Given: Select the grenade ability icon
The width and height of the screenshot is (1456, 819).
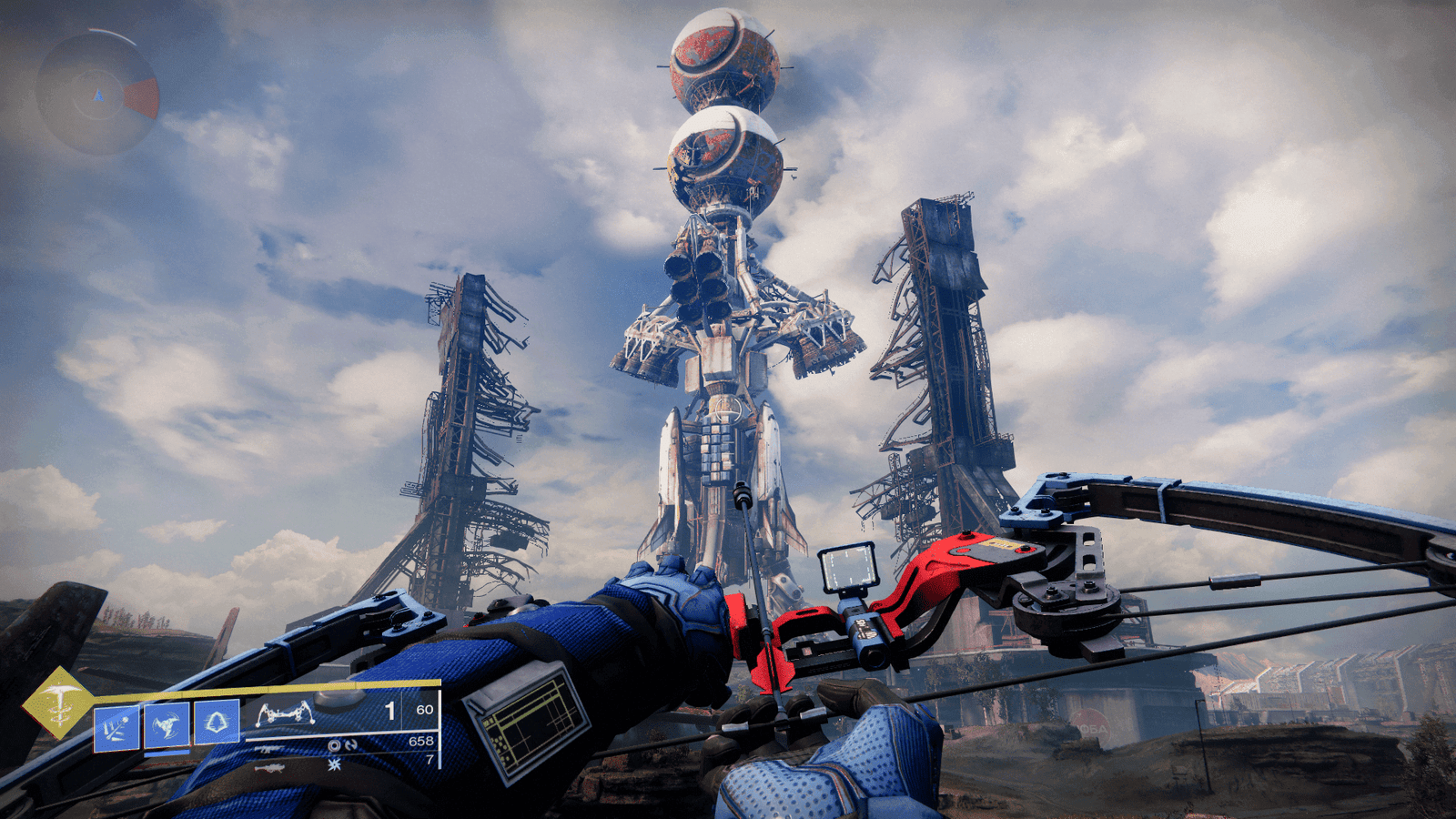Looking at the screenshot, I should 116,726.
